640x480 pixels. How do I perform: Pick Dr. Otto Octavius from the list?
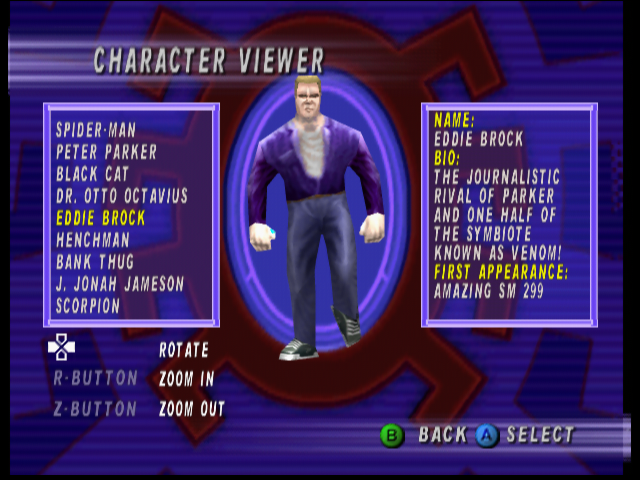(121, 196)
